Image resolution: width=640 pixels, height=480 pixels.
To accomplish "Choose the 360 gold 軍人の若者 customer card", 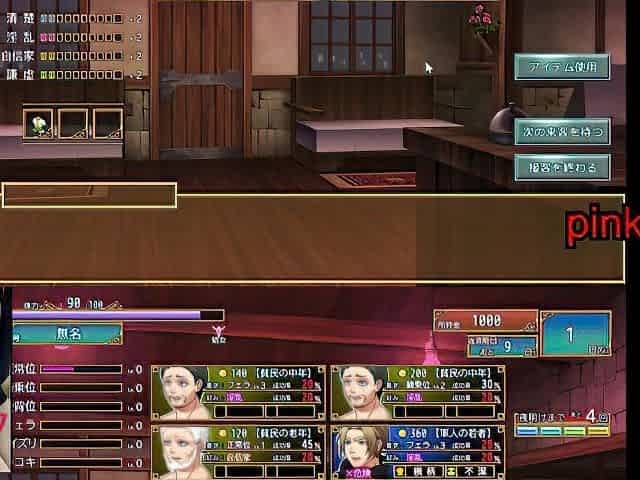I will tap(418, 452).
